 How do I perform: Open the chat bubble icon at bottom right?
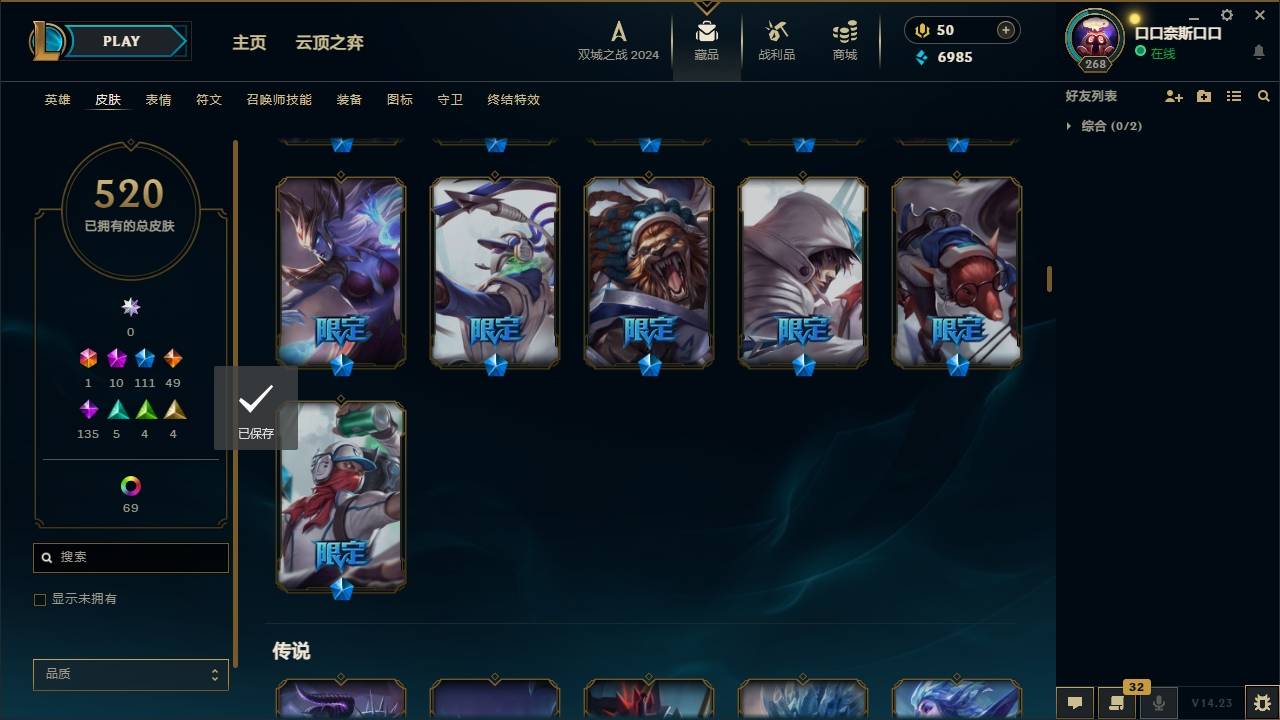point(1075,703)
